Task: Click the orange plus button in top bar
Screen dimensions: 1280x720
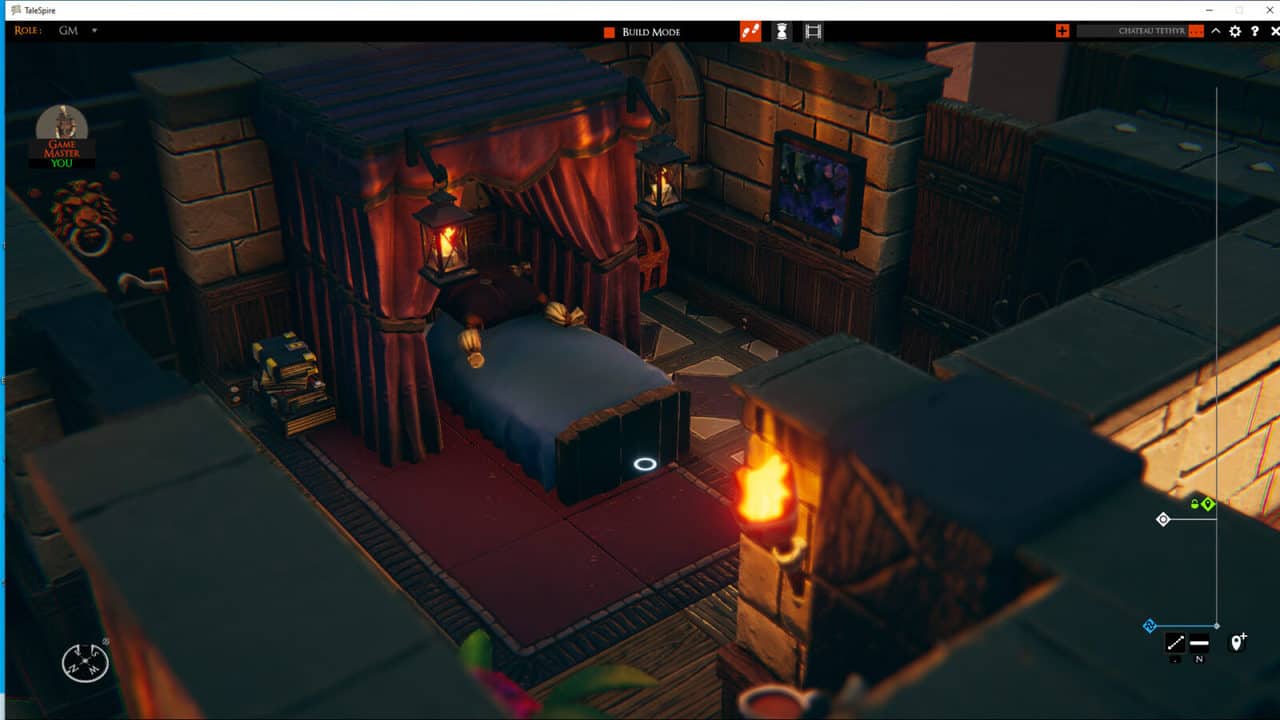Action: tap(1063, 31)
